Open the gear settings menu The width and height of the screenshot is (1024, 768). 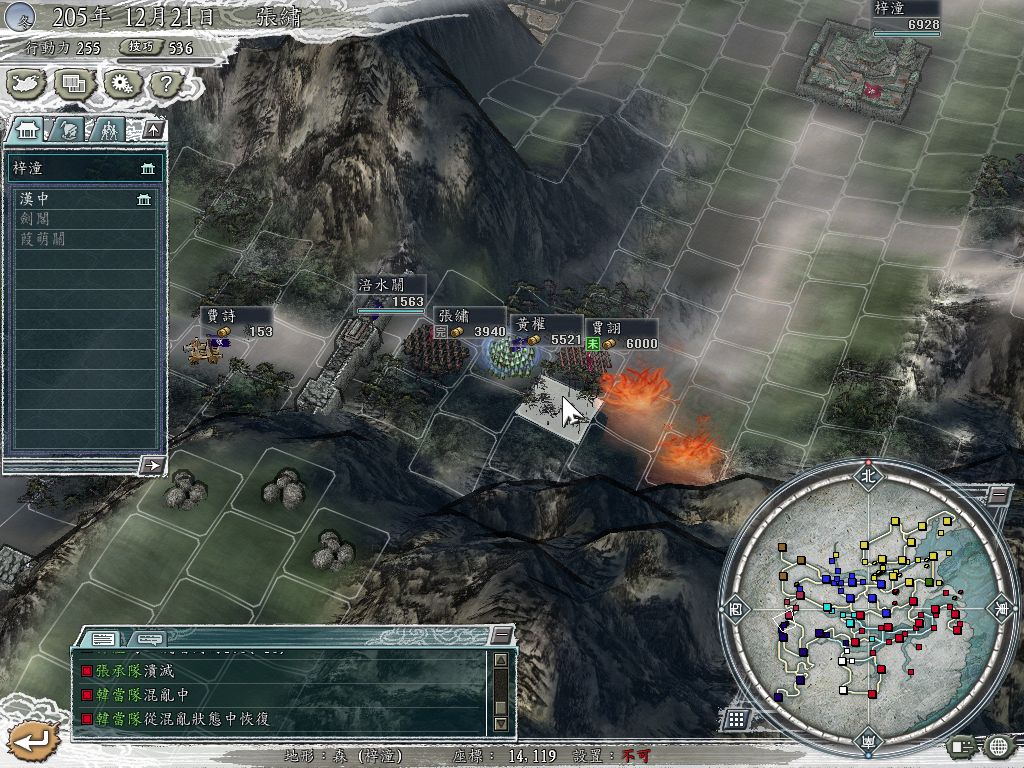(120, 85)
